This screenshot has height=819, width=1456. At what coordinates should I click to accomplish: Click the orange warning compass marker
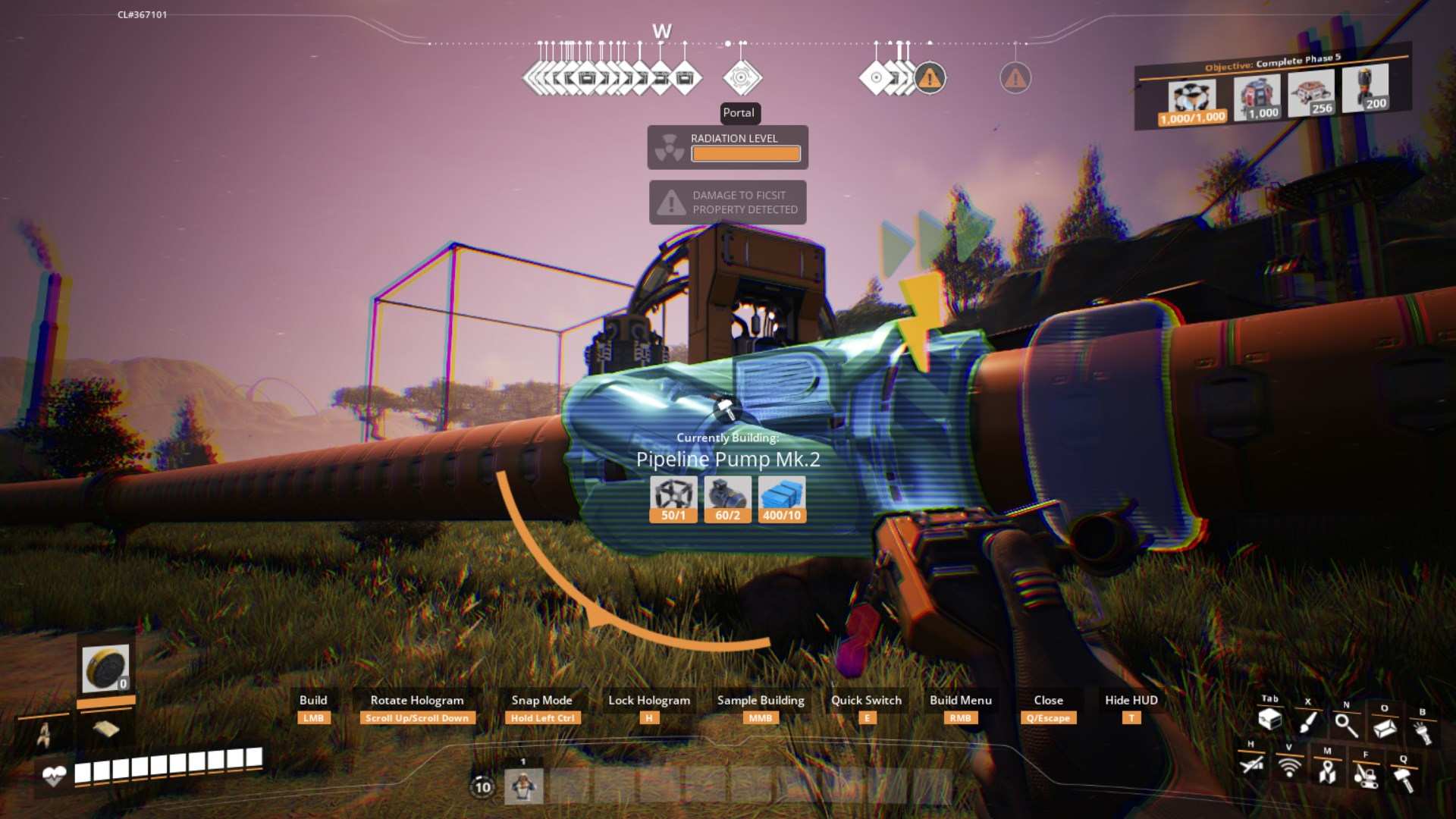930,78
